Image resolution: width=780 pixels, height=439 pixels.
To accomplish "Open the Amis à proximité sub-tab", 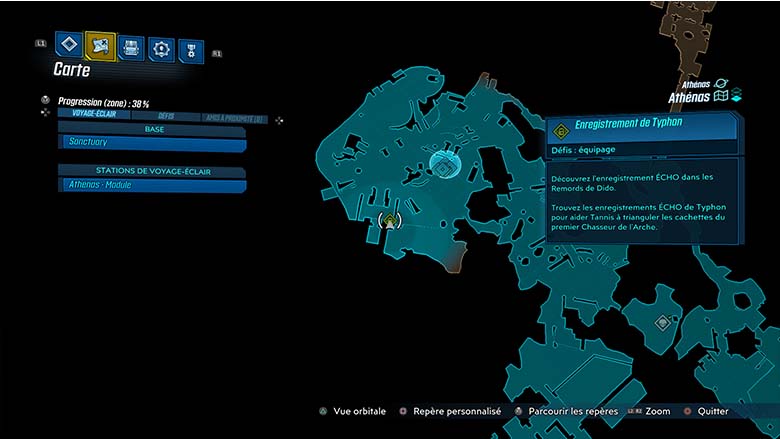I will 232,118.
